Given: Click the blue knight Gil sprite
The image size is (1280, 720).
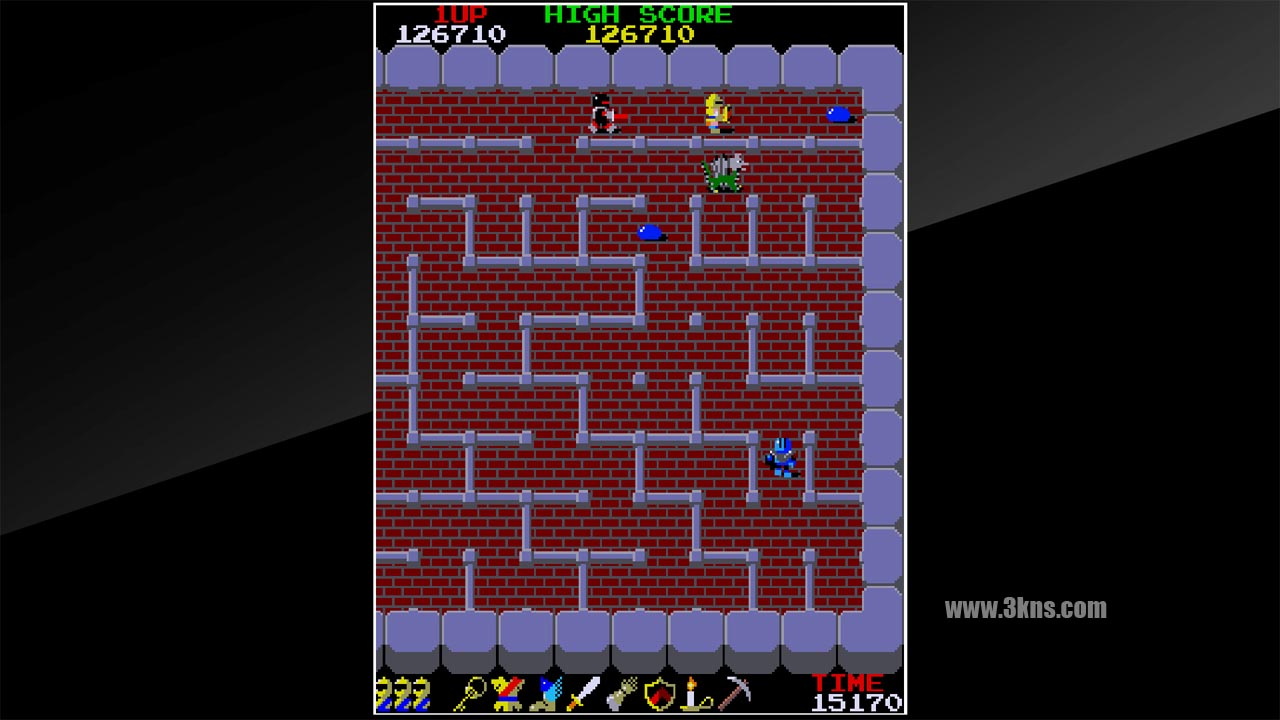Looking at the screenshot, I should [x=782, y=455].
